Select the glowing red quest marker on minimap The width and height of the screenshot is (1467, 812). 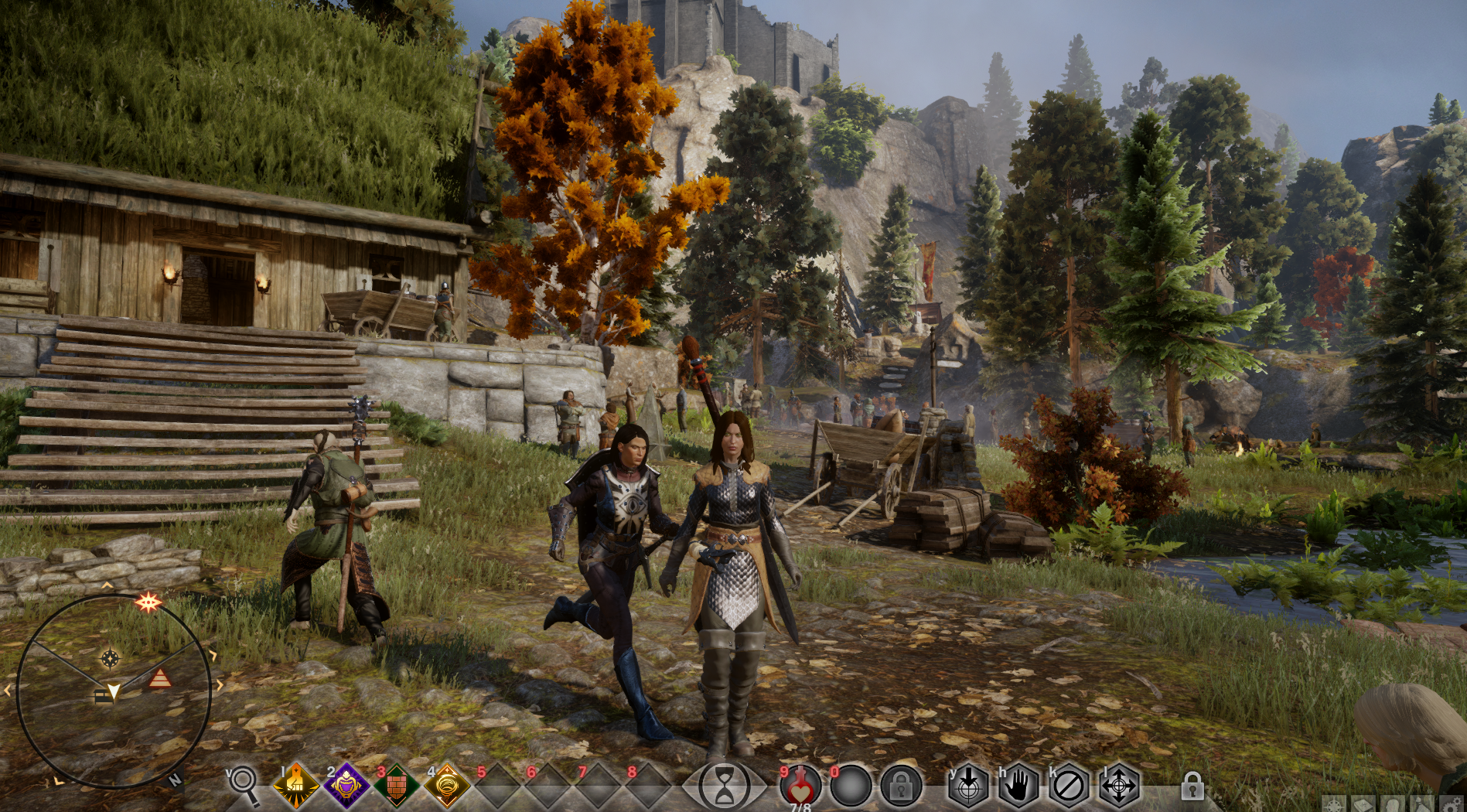[x=148, y=602]
